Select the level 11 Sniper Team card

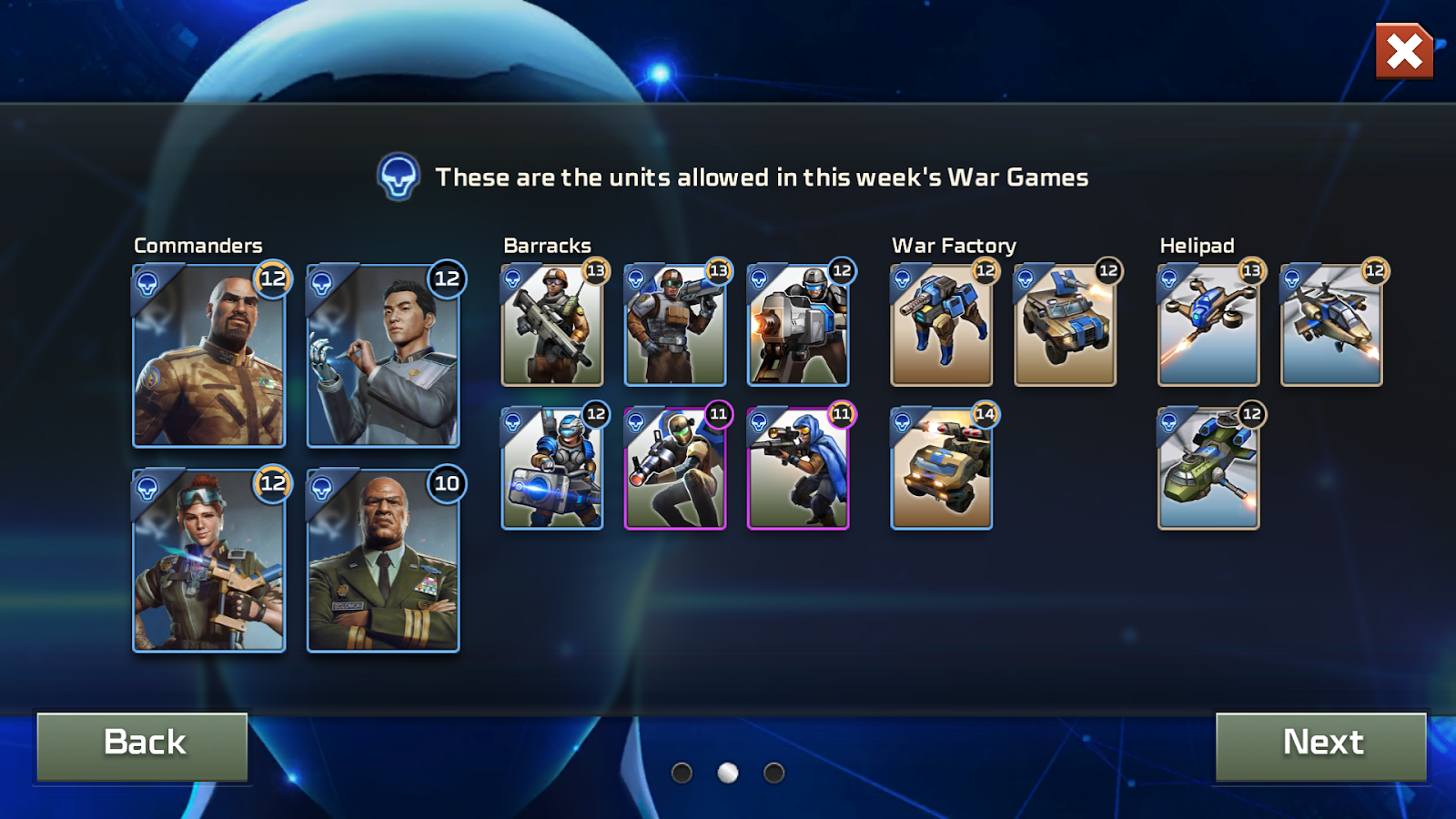[x=798, y=469]
